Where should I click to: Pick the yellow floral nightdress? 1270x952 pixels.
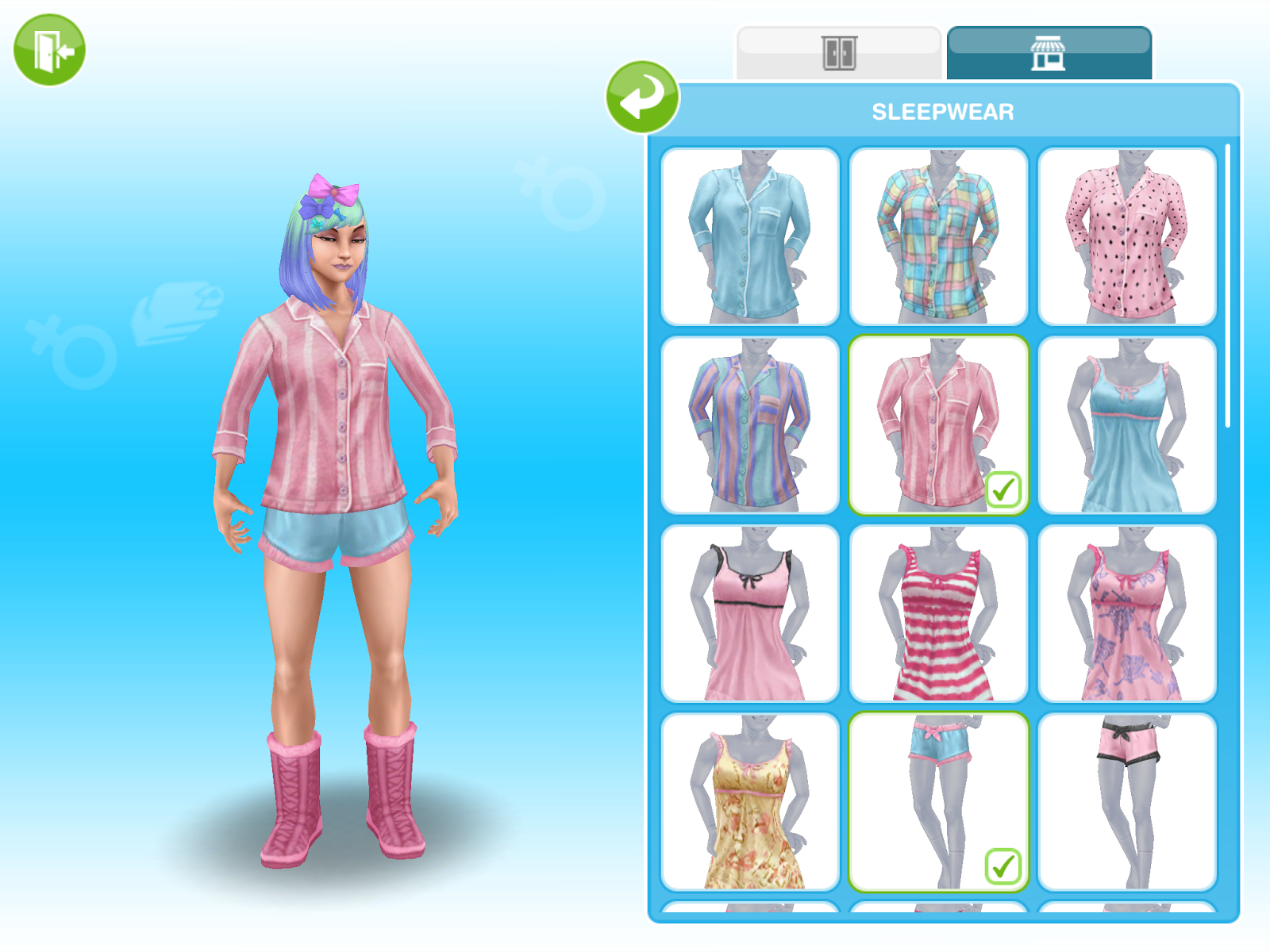[752, 801]
